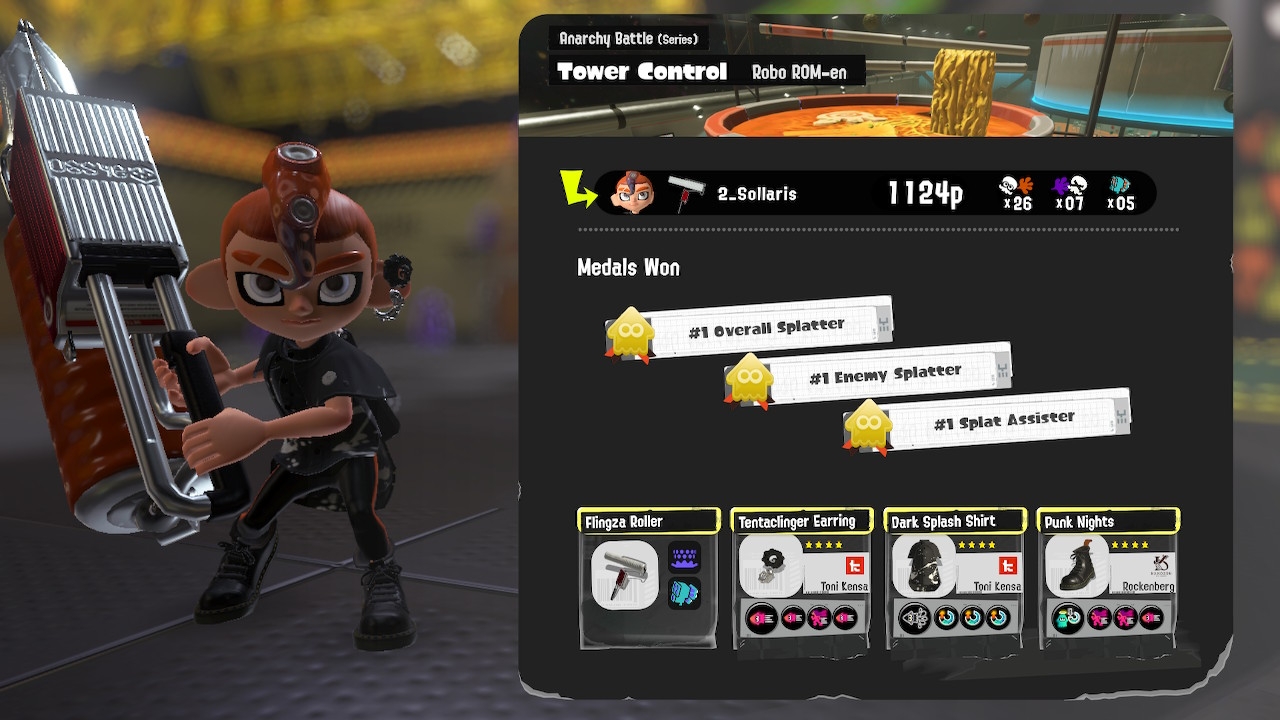The height and width of the screenshot is (720, 1280).
Task: Select the 2_Sollaris player row
Action: 875,193
